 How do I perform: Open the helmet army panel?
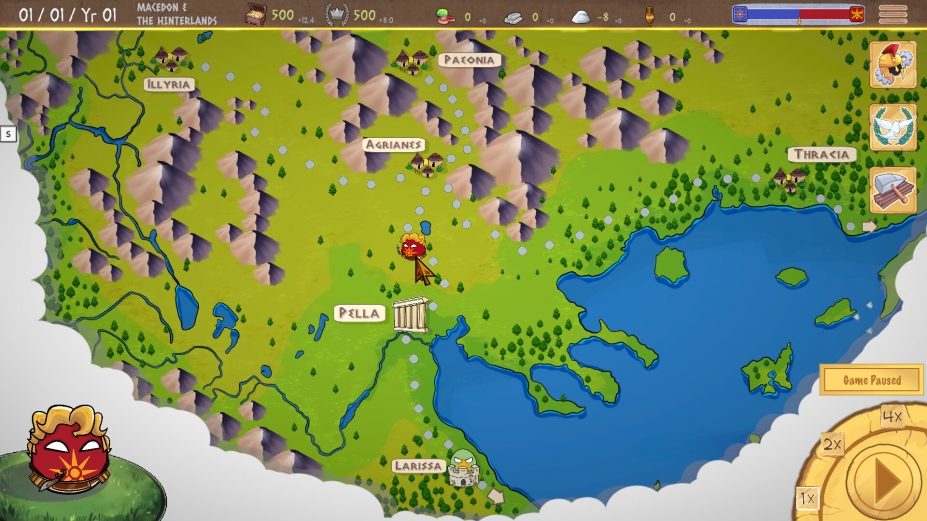point(893,65)
